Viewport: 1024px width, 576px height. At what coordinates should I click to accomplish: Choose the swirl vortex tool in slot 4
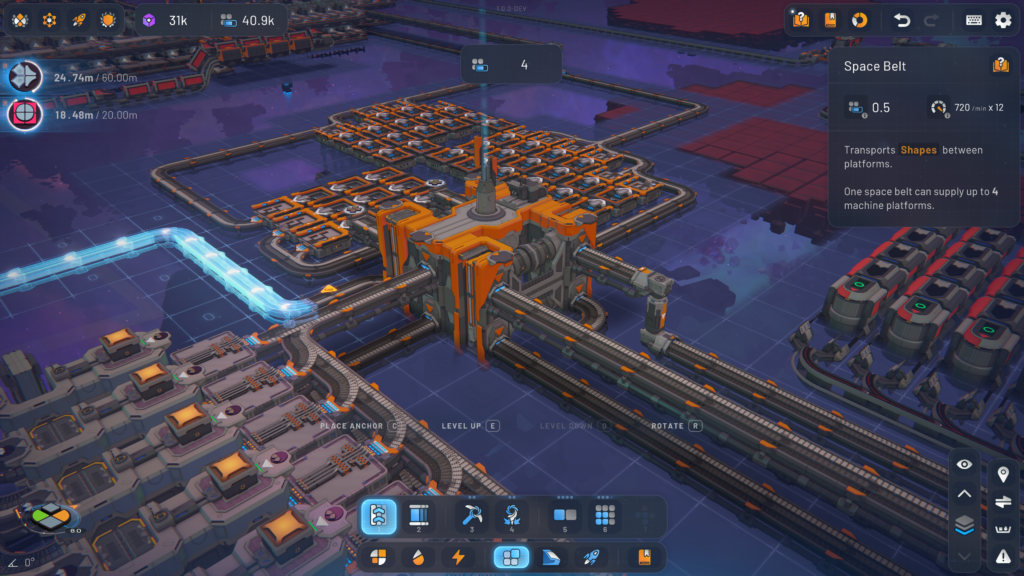click(511, 516)
